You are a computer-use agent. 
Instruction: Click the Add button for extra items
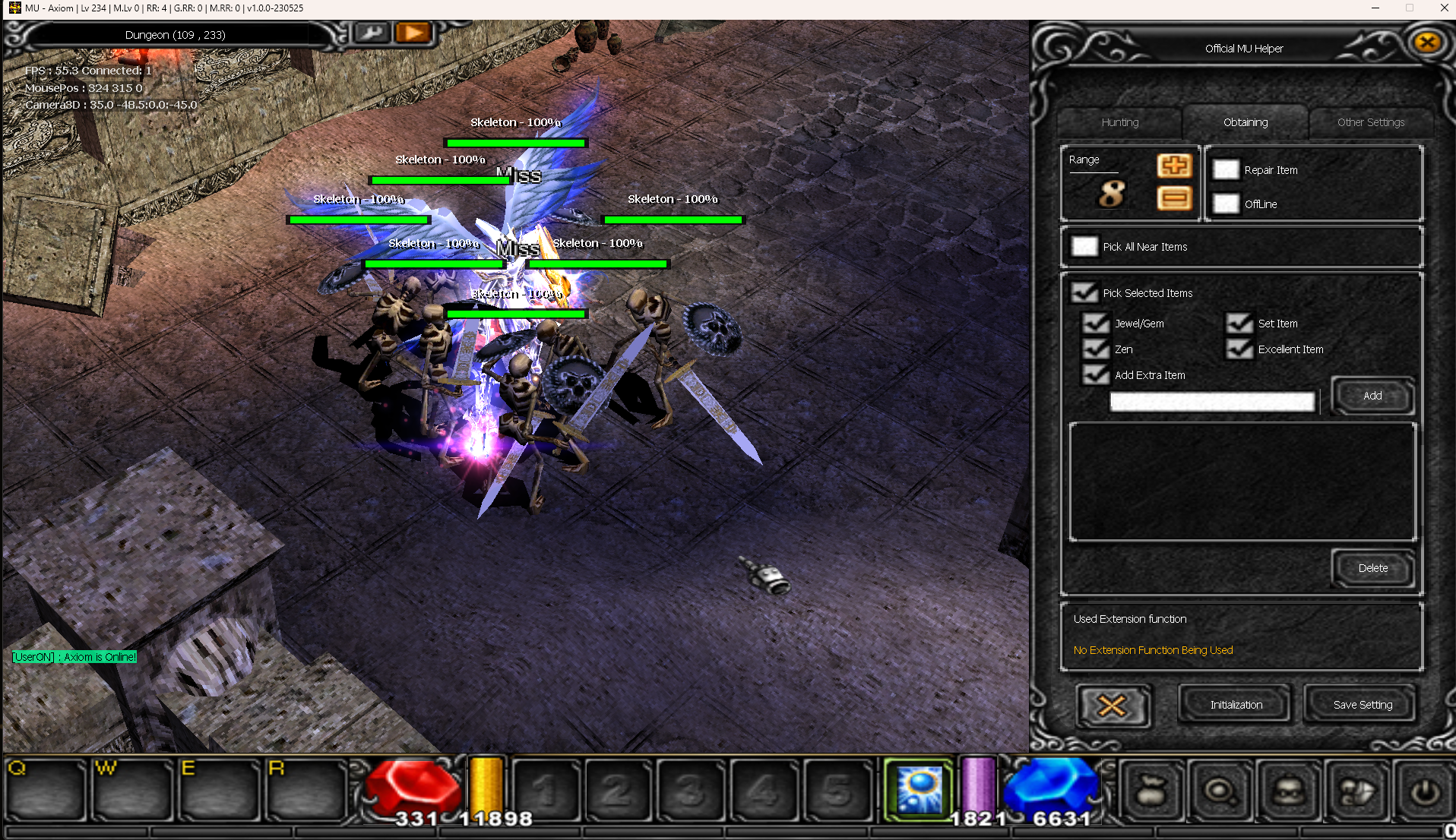coord(1372,396)
